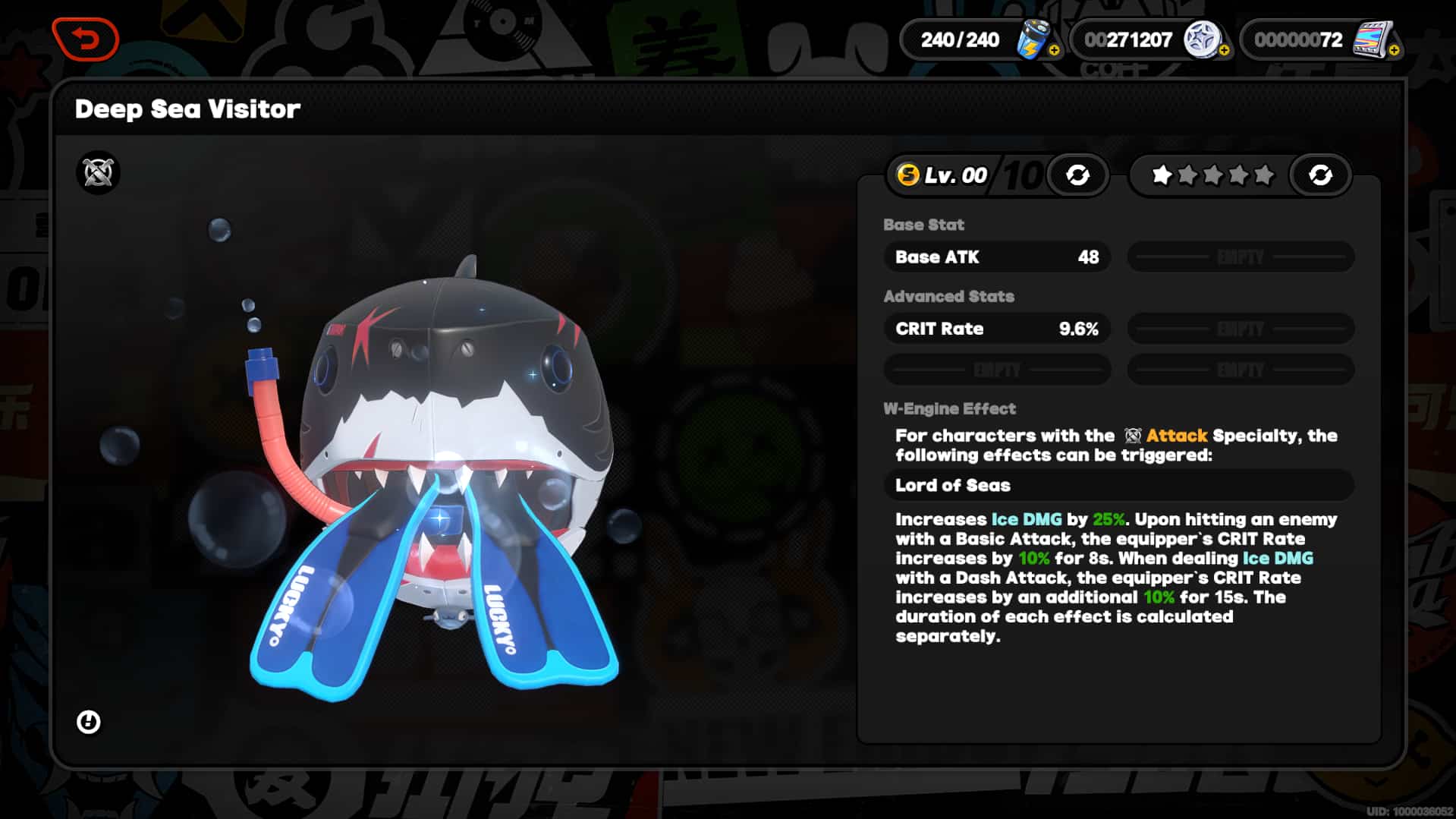The image size is (1456, 819).
Task: Toggle the star rank with the refresh icon
Action: click(x=1320, y=175)
